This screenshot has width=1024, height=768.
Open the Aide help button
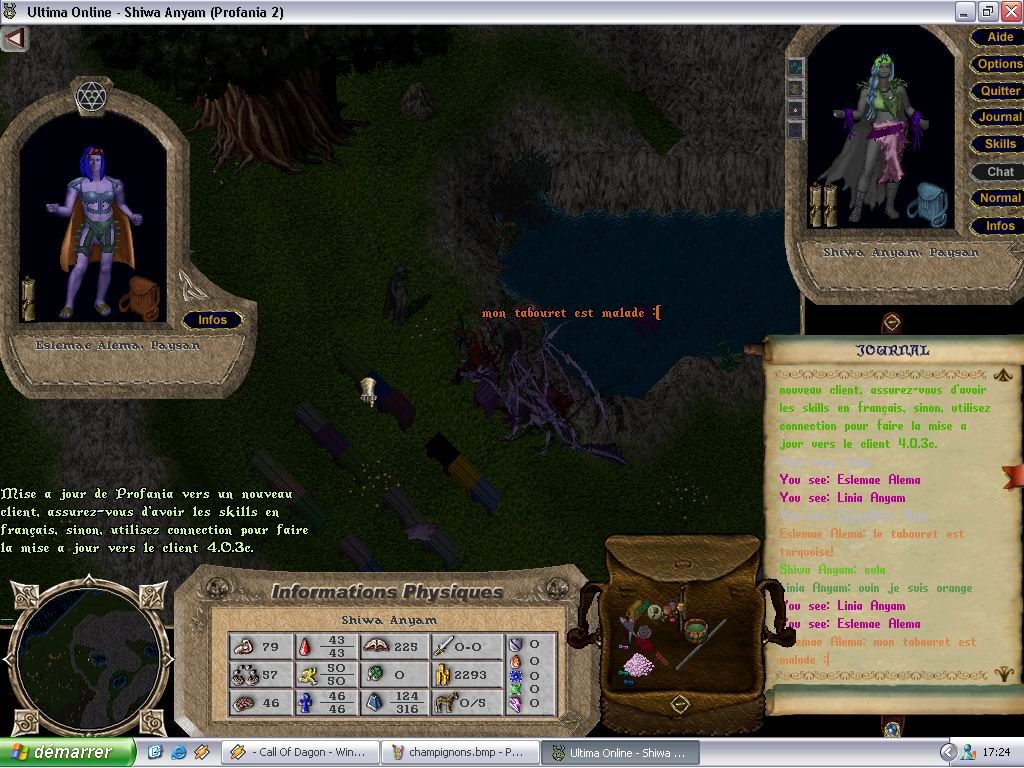tap(999, 37)
